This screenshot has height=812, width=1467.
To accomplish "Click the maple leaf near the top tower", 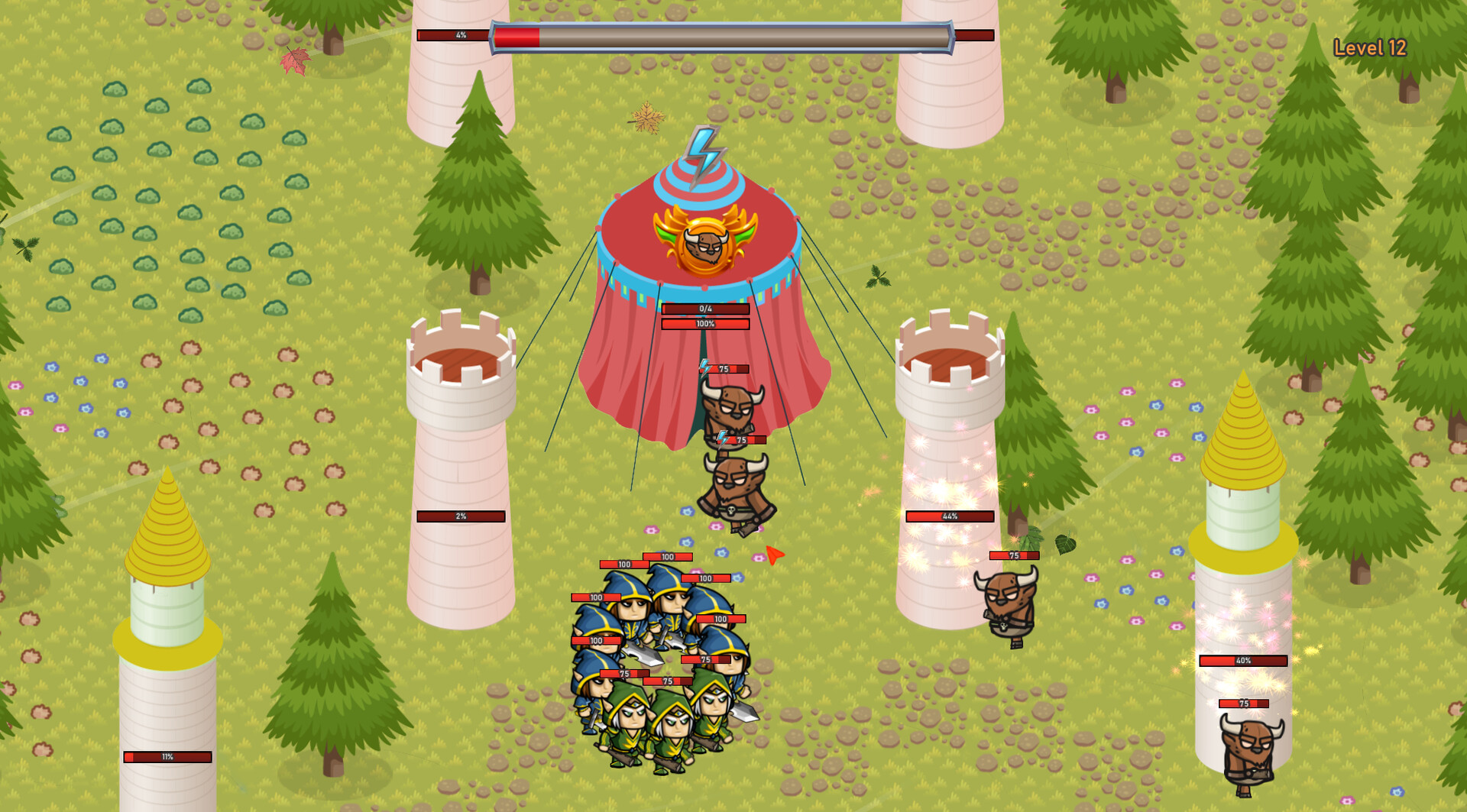I will point(293,60).
